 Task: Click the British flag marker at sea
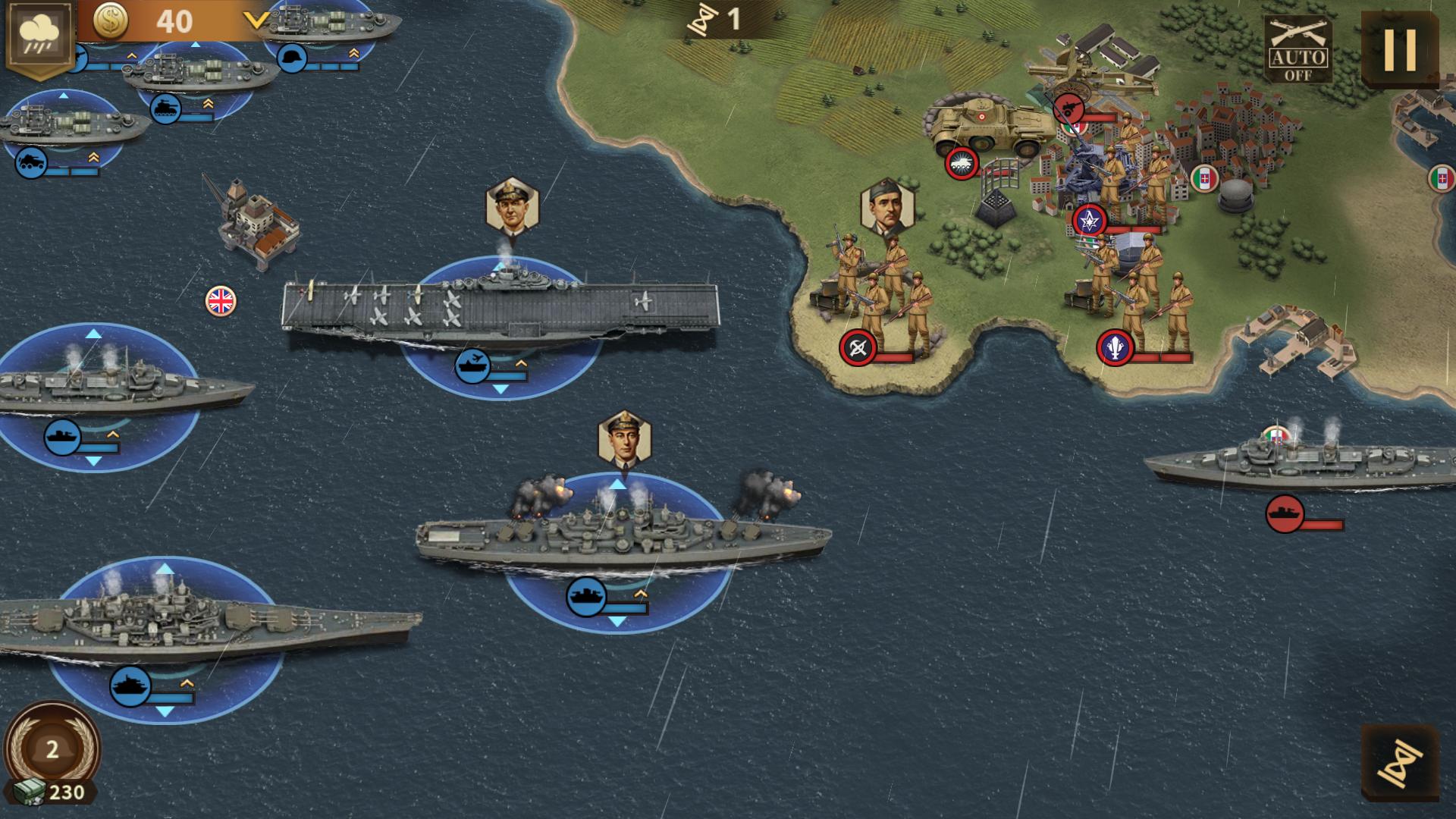[220, 300]
